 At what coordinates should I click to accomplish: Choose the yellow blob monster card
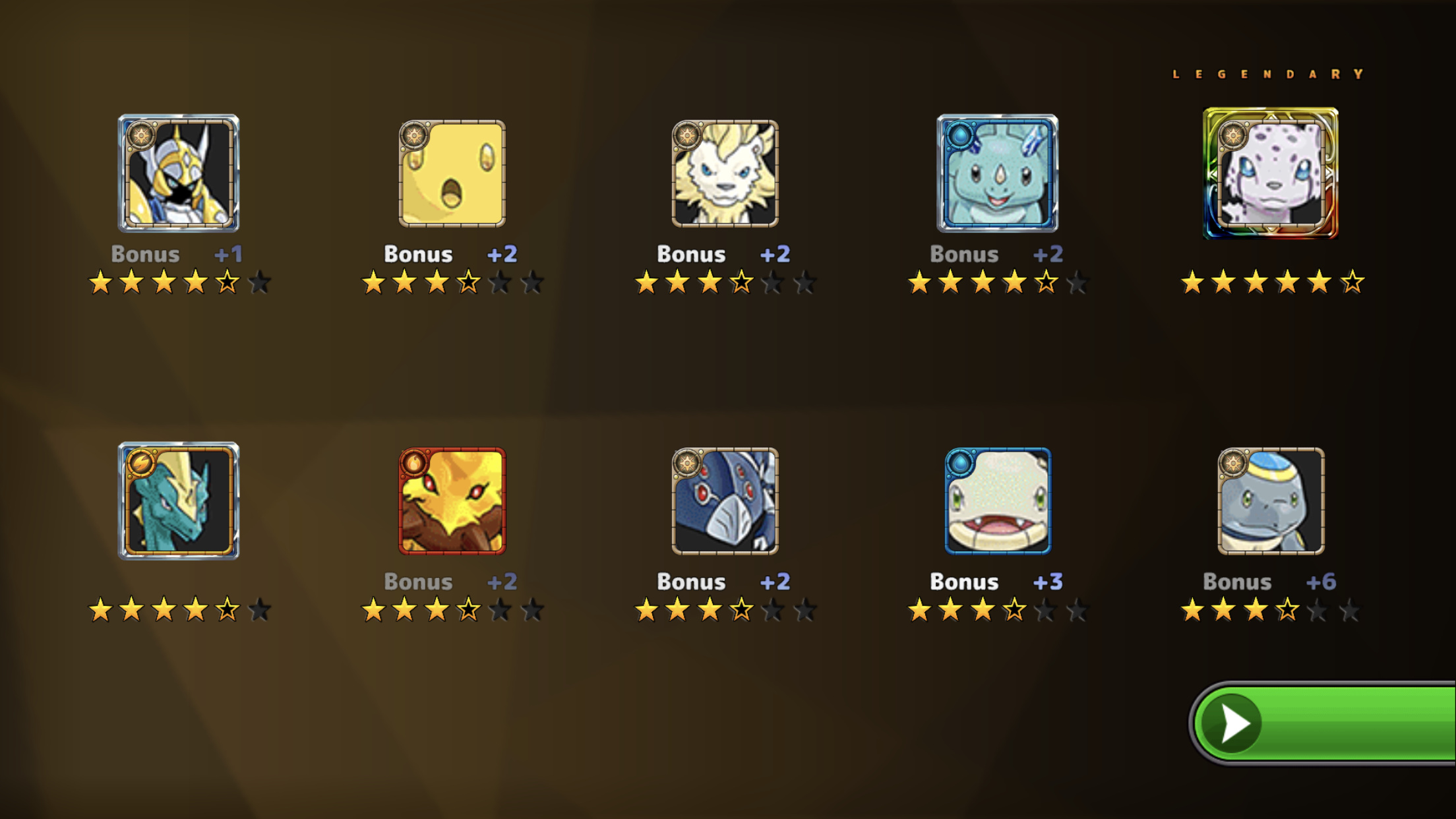coord(452,173)
